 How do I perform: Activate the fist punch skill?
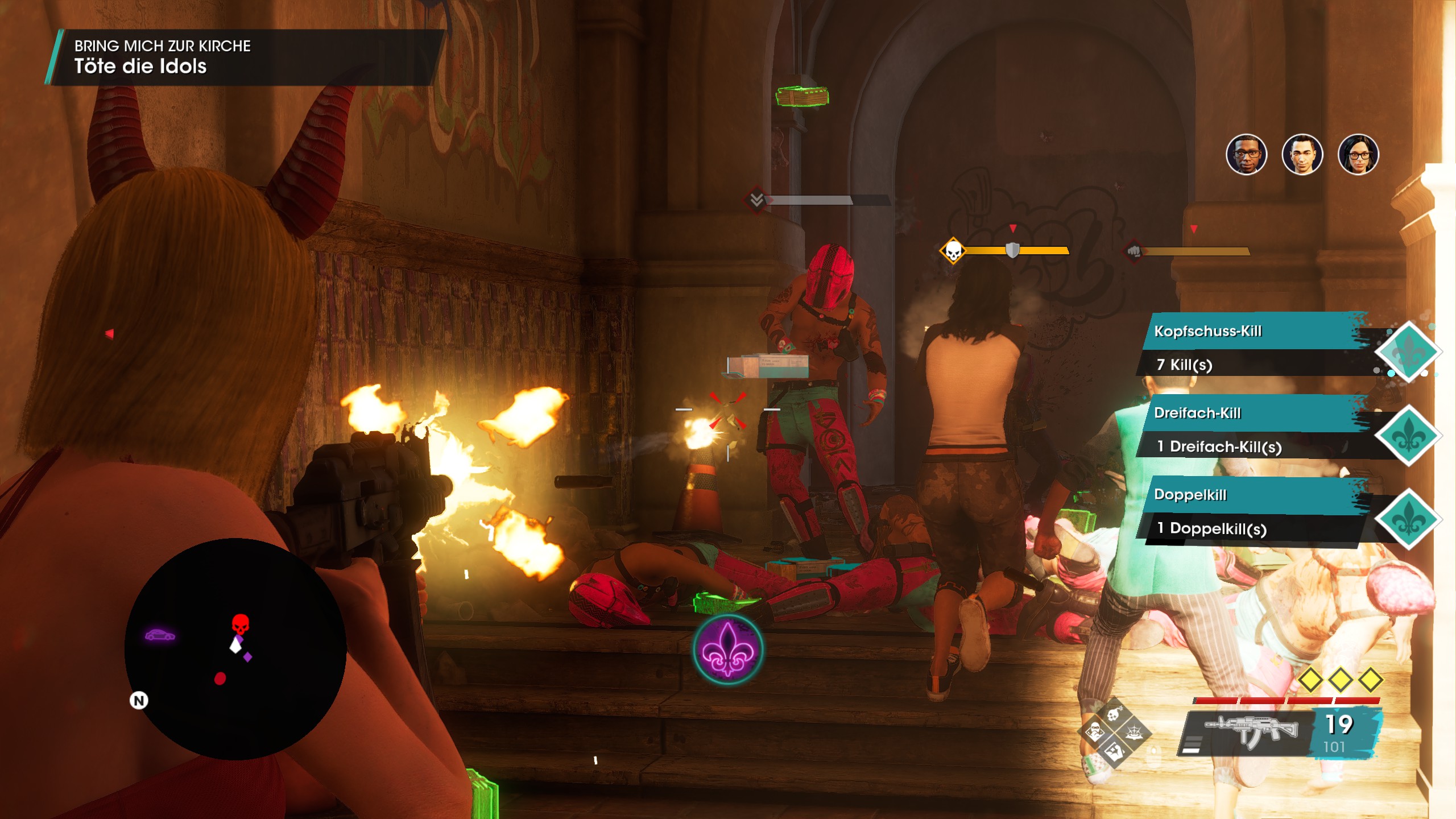click(1114, 752)
